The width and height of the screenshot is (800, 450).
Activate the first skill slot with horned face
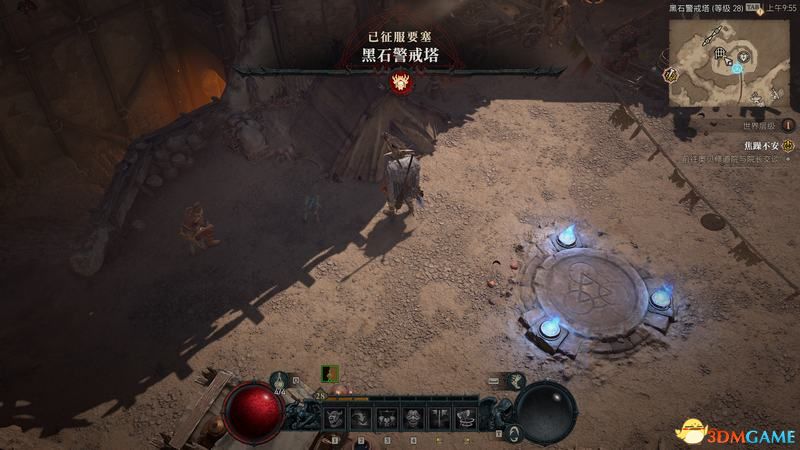(336, 417)
